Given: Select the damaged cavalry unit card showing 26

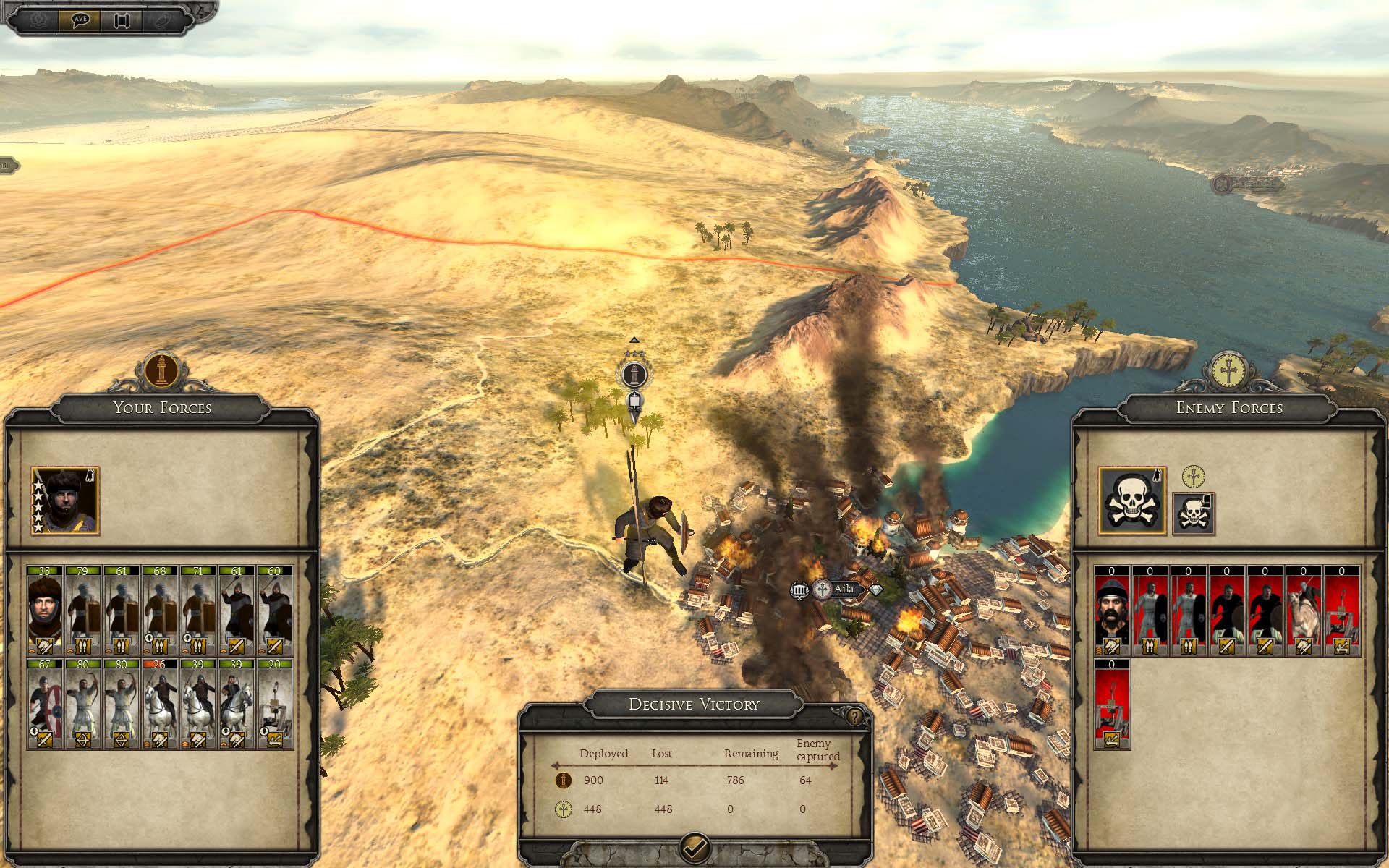Looking at the screenshot, I should pyautogui.click(x=159, y=704).
